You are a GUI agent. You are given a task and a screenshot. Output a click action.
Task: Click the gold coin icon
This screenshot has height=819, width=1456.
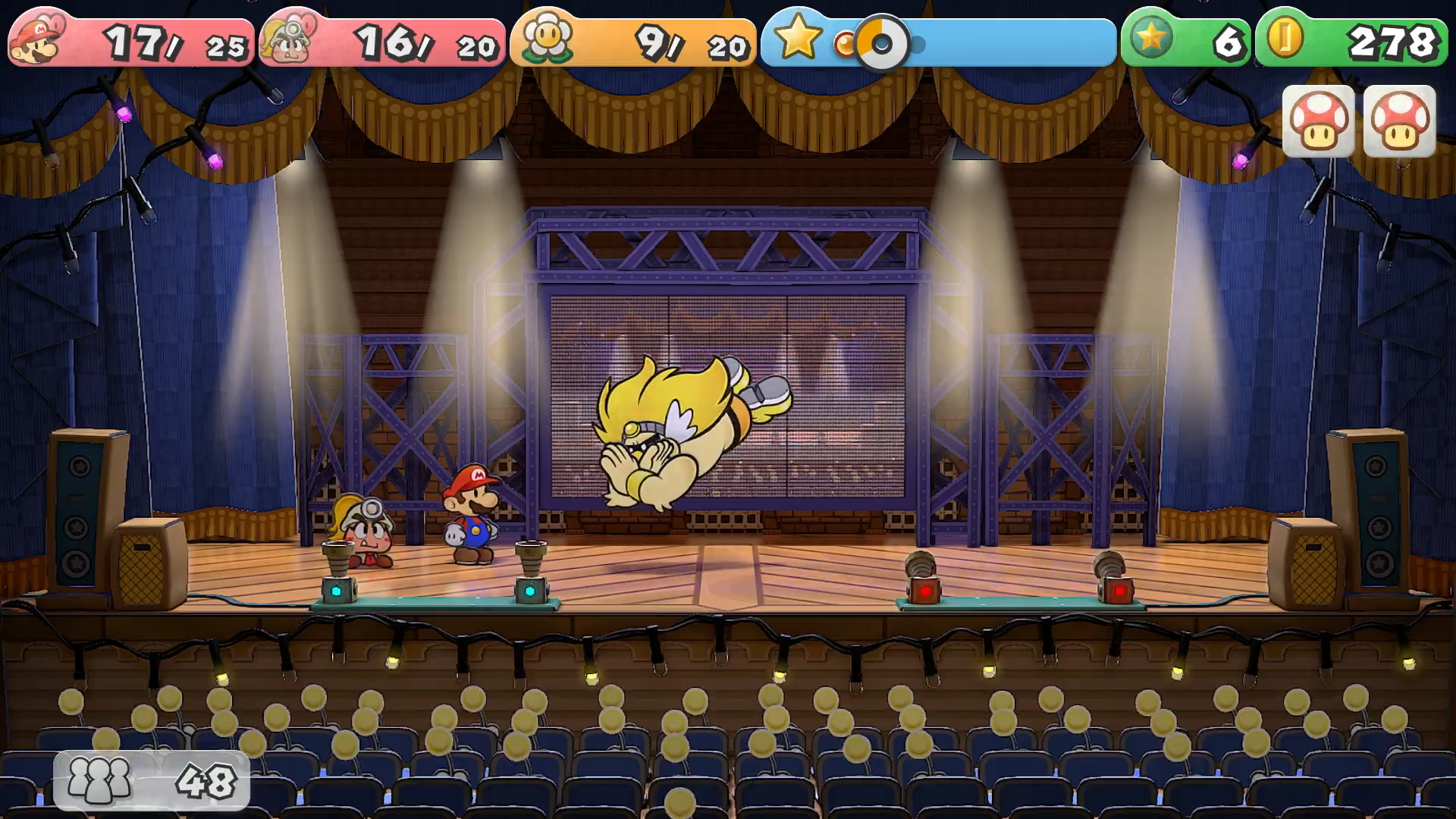1285,36
